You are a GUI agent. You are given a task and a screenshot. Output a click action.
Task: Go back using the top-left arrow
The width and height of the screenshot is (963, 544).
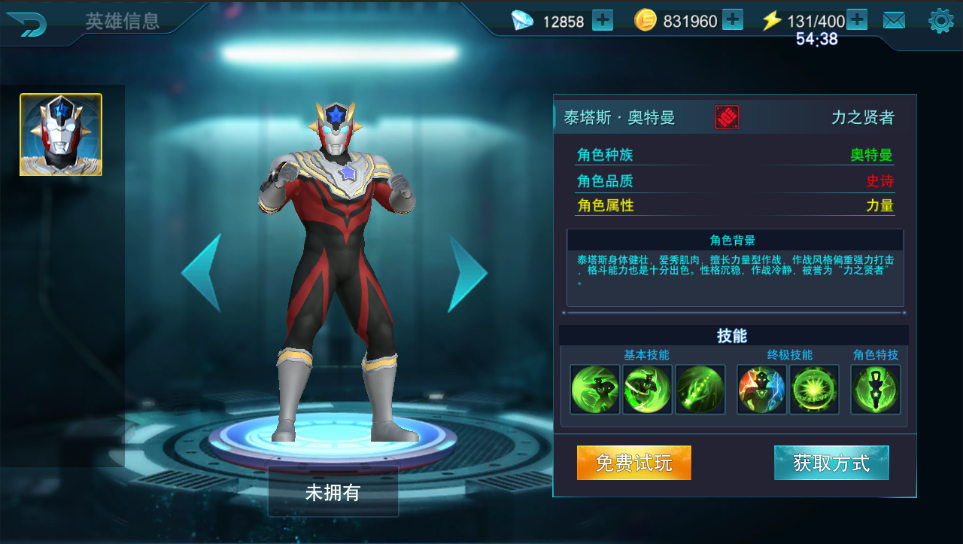pyautogui.click(x=32, y=24)
